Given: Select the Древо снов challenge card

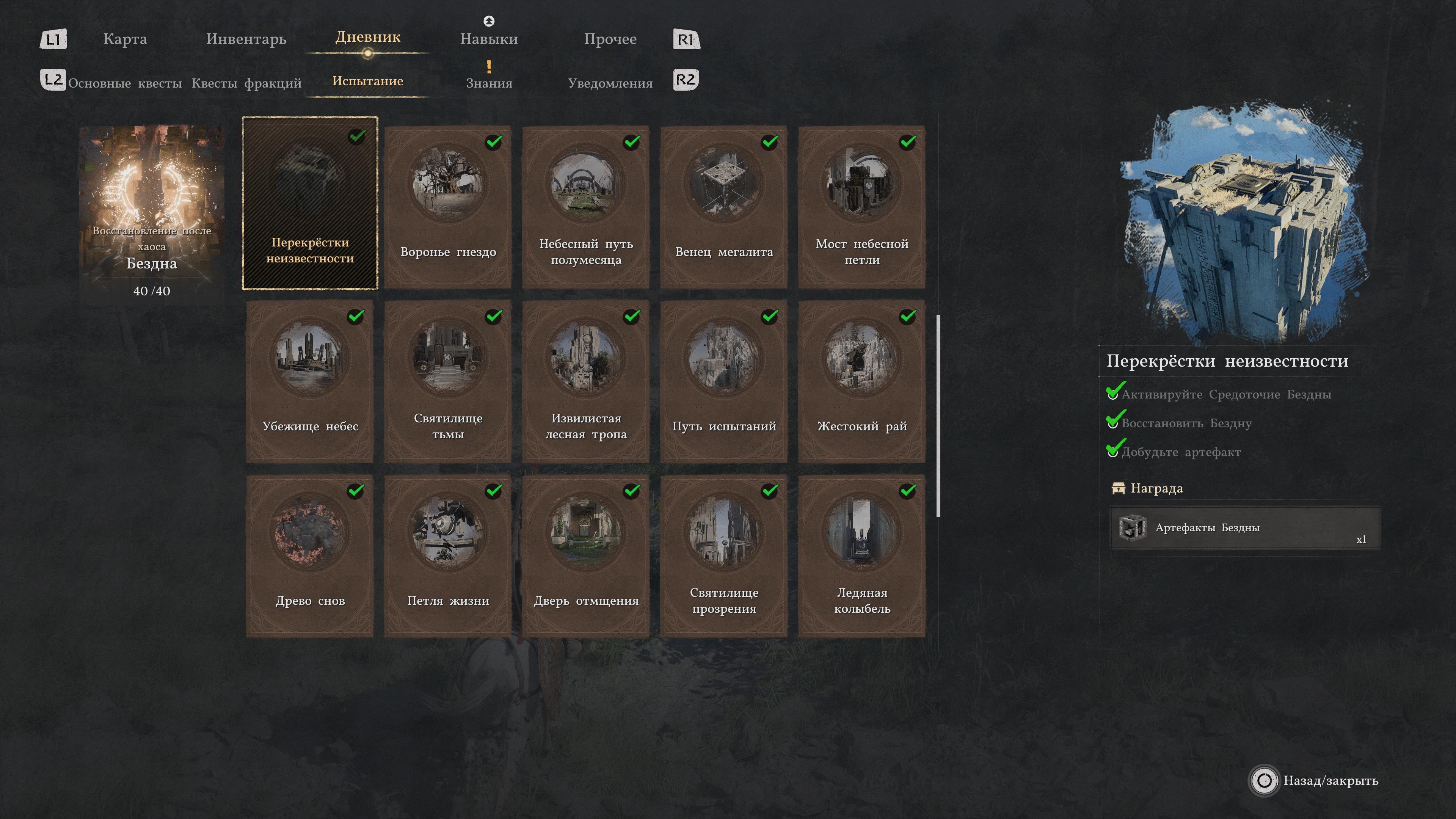Looking at the screenshot, I should click(310, 556).
